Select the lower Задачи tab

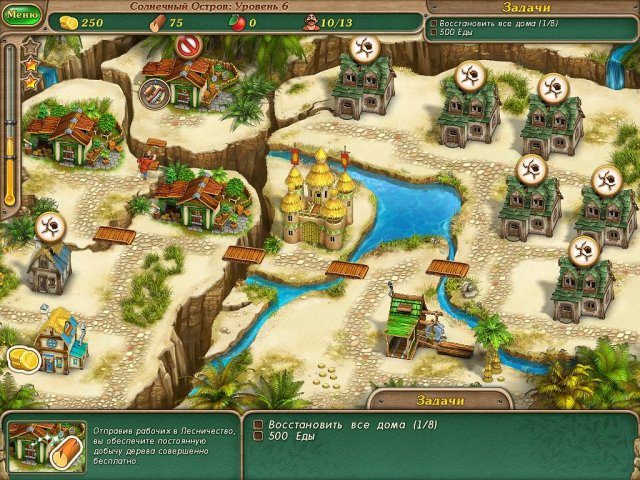(440, 400)
